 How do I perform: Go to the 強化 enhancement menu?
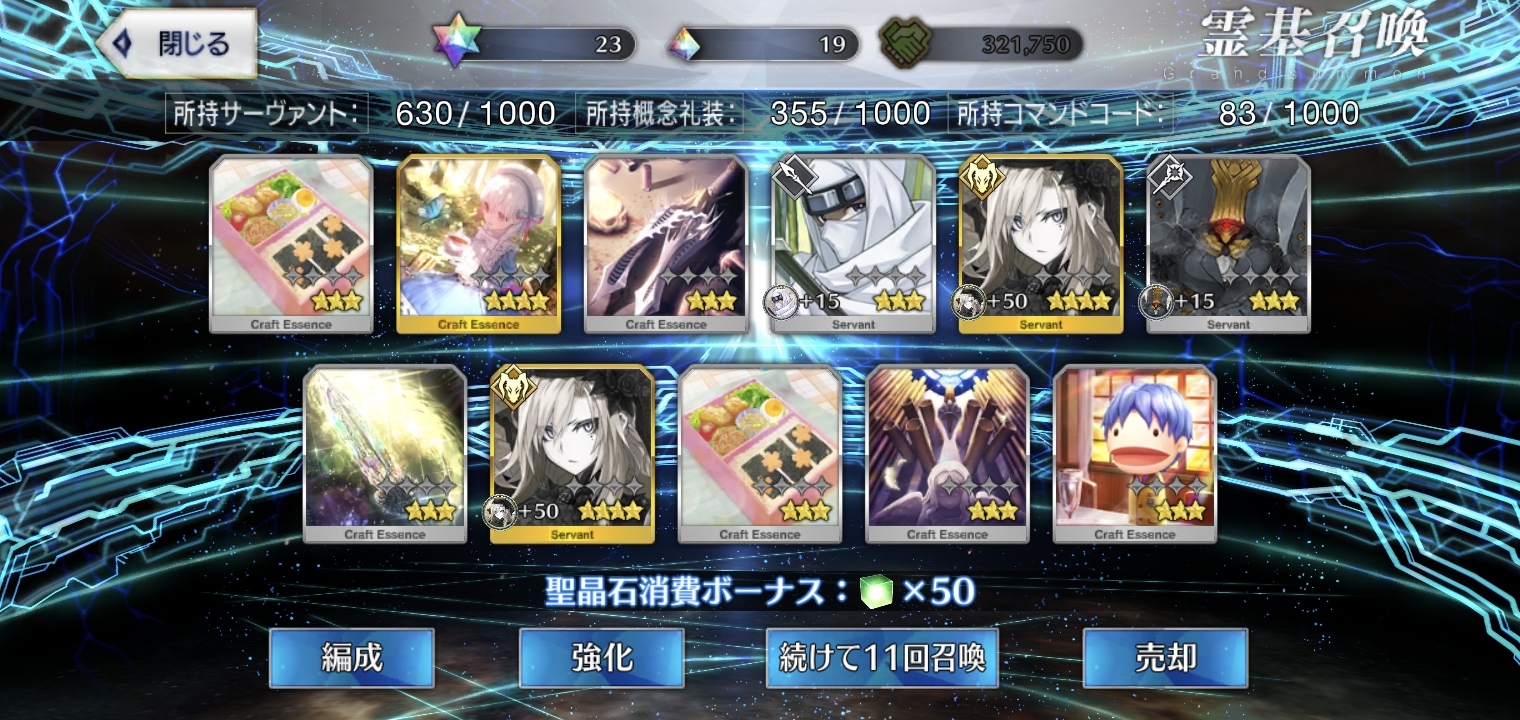(x=601, y=657)
